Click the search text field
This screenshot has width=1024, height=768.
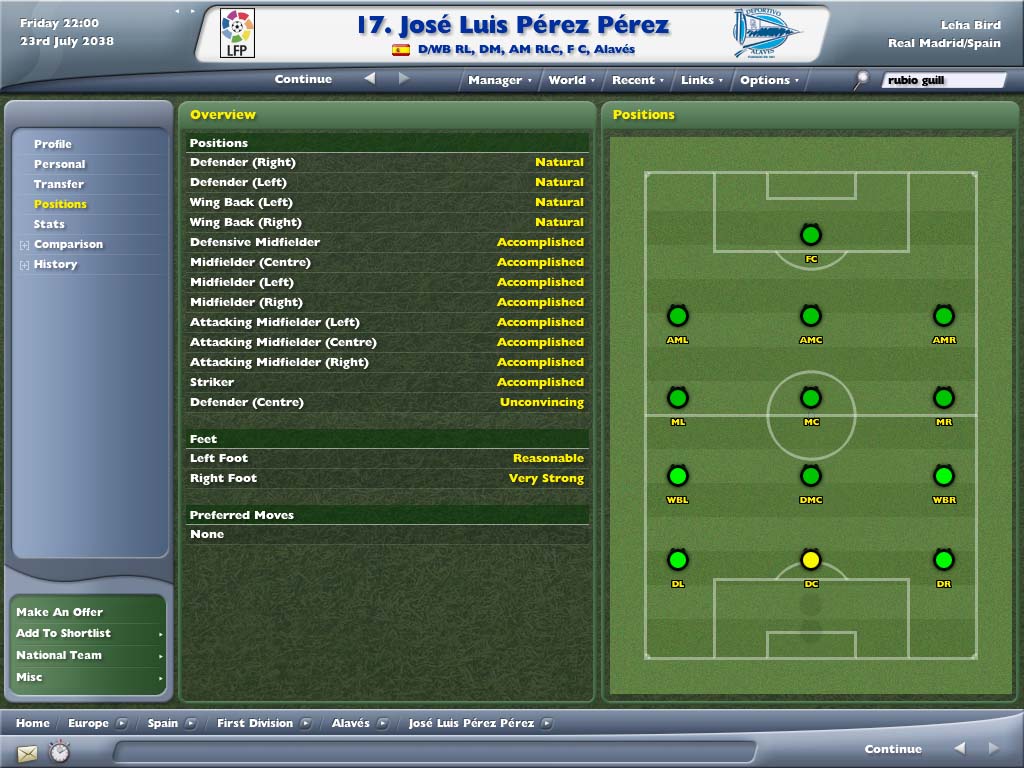(x=942, y=80)
